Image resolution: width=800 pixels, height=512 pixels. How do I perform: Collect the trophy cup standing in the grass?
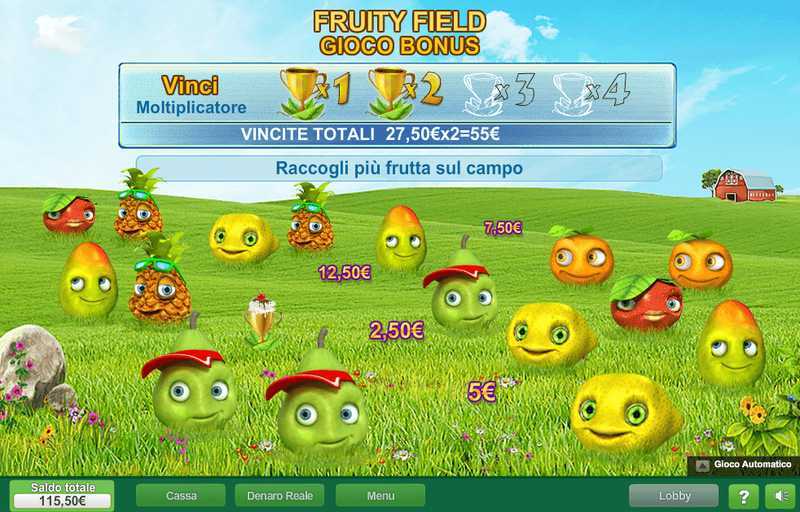click(263, 322)
